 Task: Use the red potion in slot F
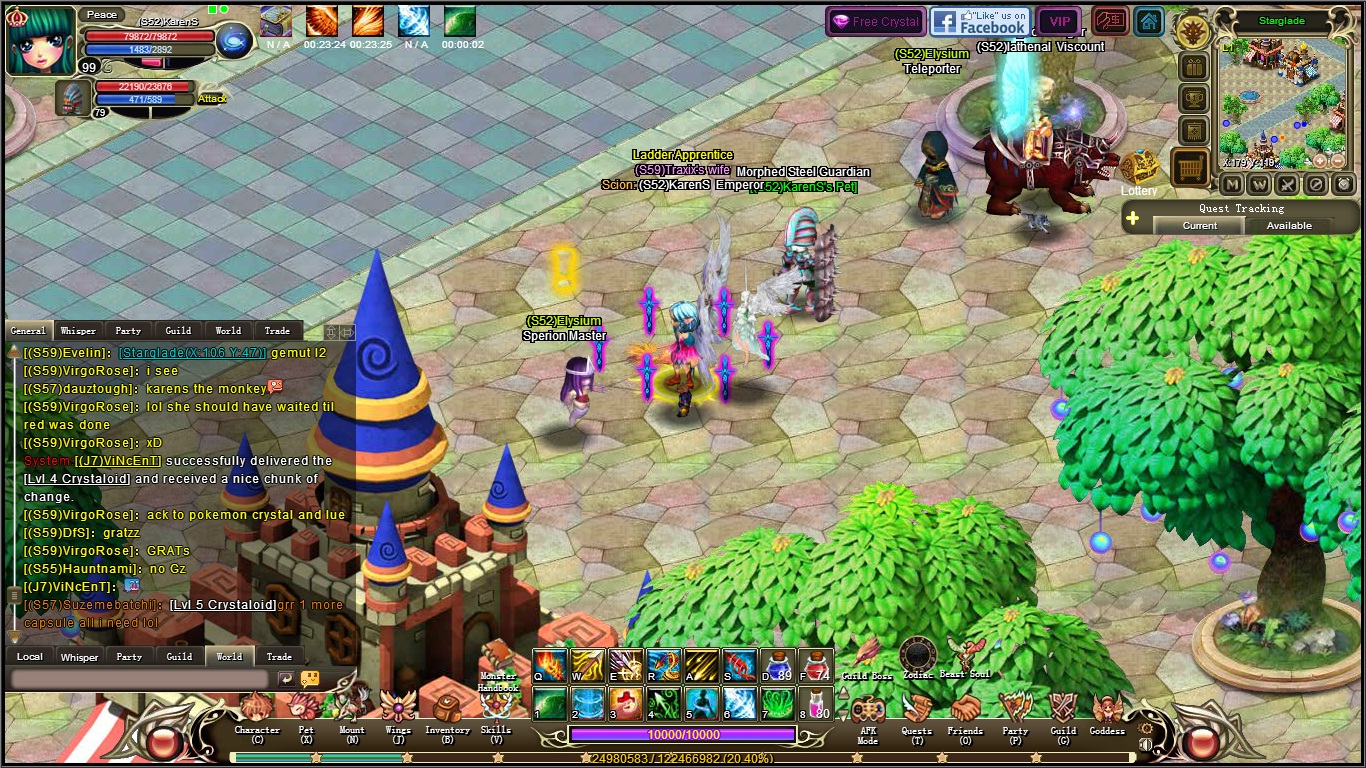pyautogui.click(x=816, y=665)
